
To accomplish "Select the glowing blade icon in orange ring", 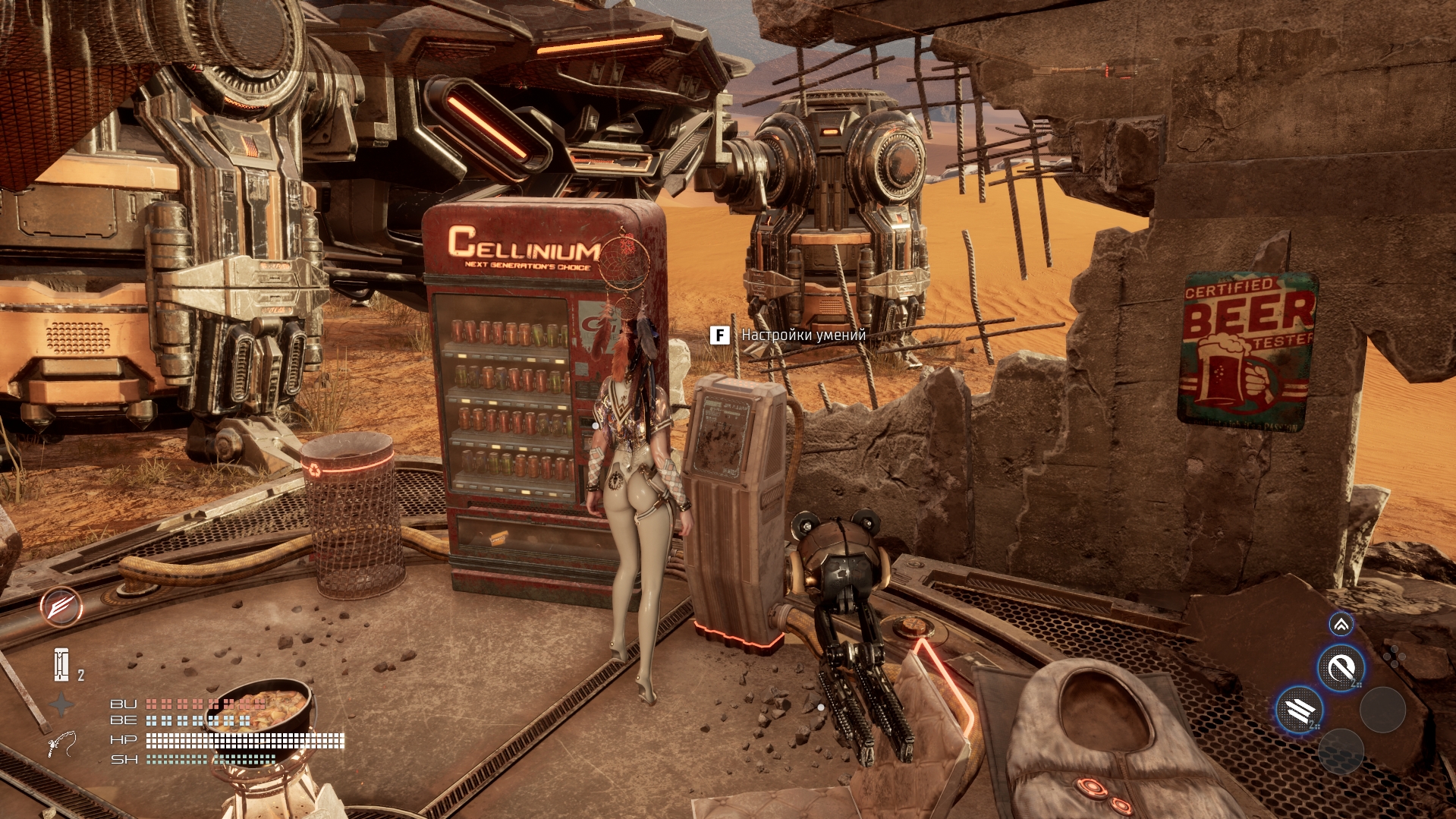I will tap(61, 607).
